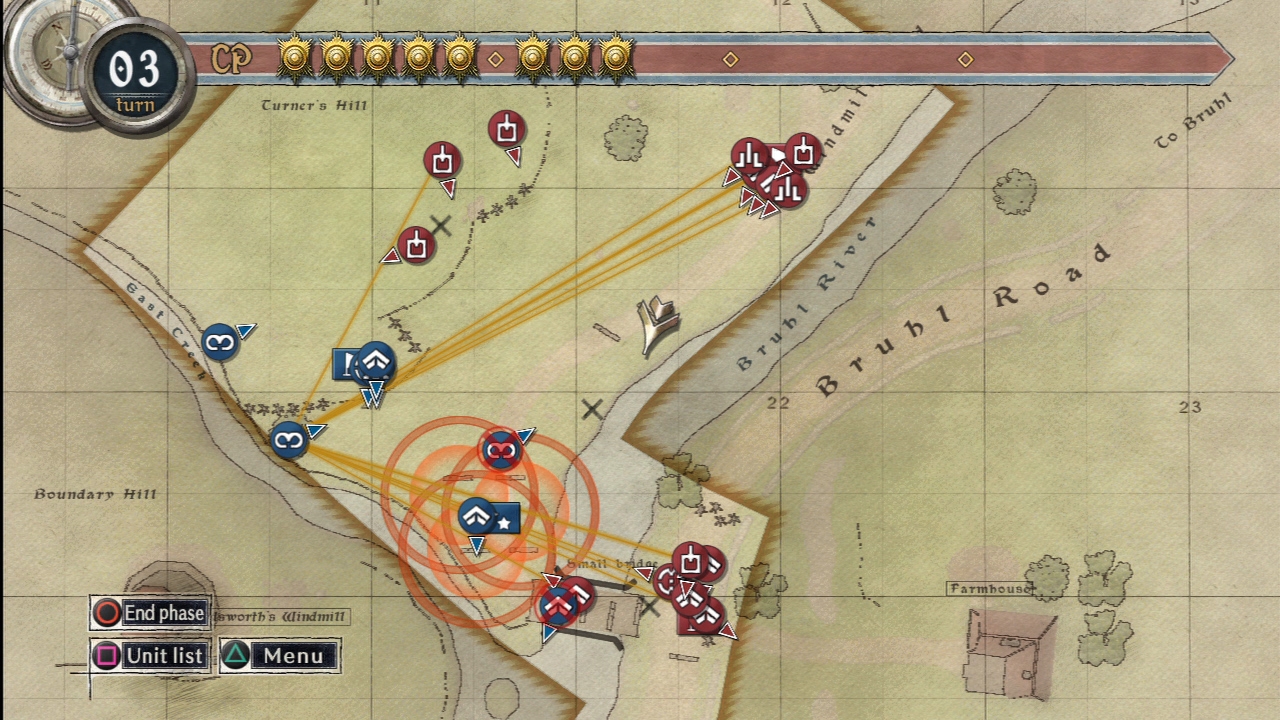Select the blue chevron unit at the blue camp flag
Image resolution: width=1280 pixels, height=720 pixels.
click(376, 361)
